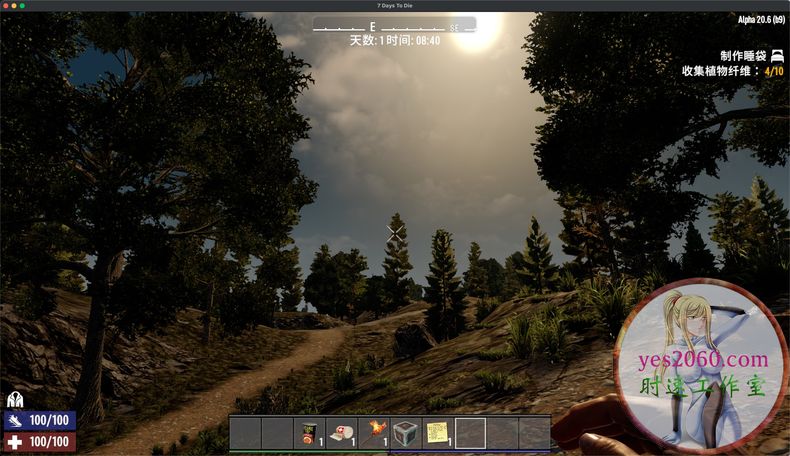Minimize the window with yellow button
Viewport: 790px width, 456px height.
pyautogui.click(x=14, y=6)
